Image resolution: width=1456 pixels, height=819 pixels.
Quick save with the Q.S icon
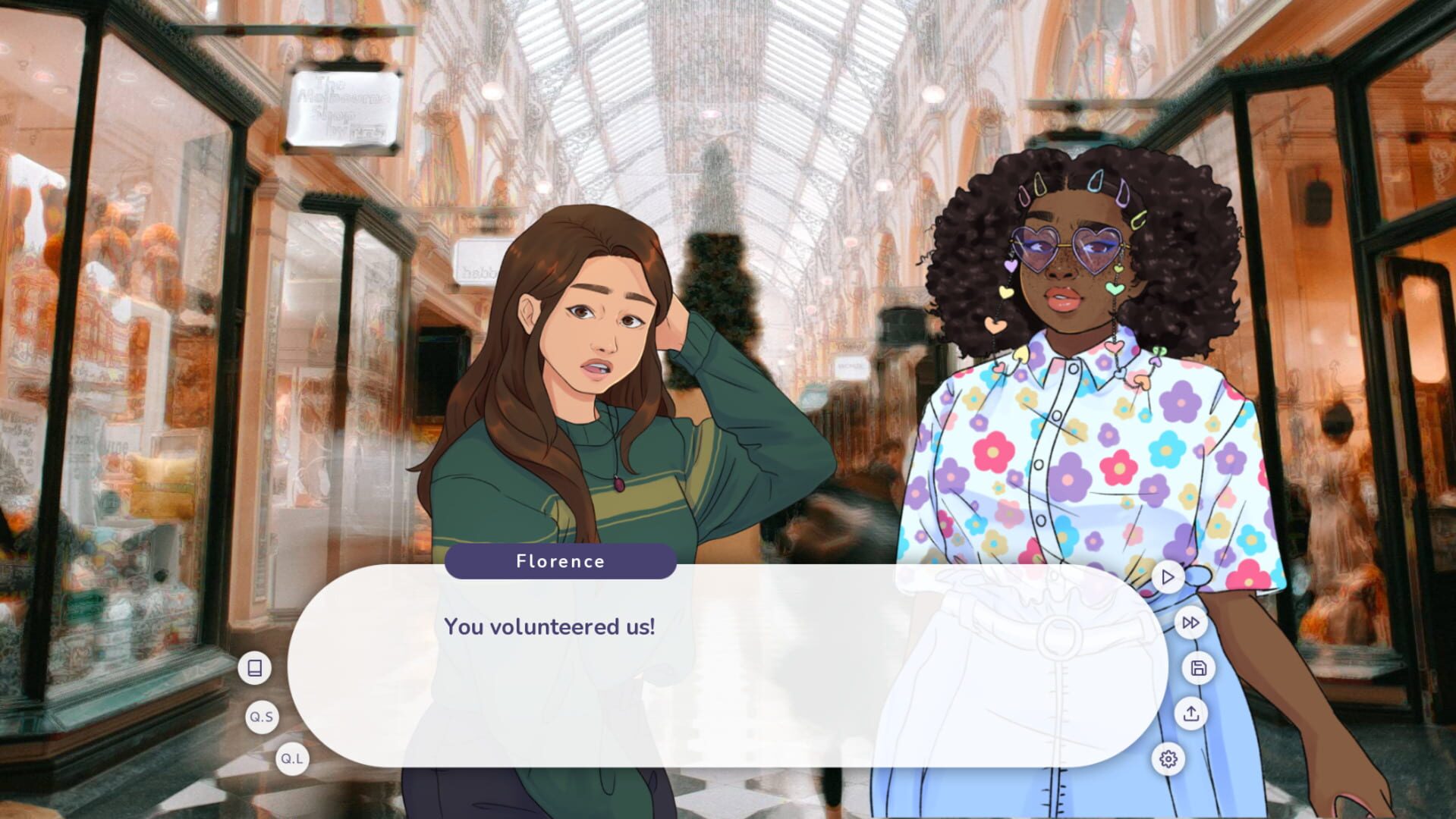point(261,716)
